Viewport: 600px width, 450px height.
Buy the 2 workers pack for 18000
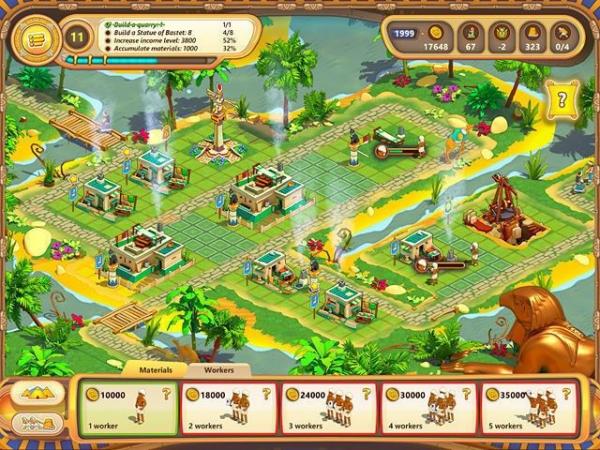click(227, 408)
